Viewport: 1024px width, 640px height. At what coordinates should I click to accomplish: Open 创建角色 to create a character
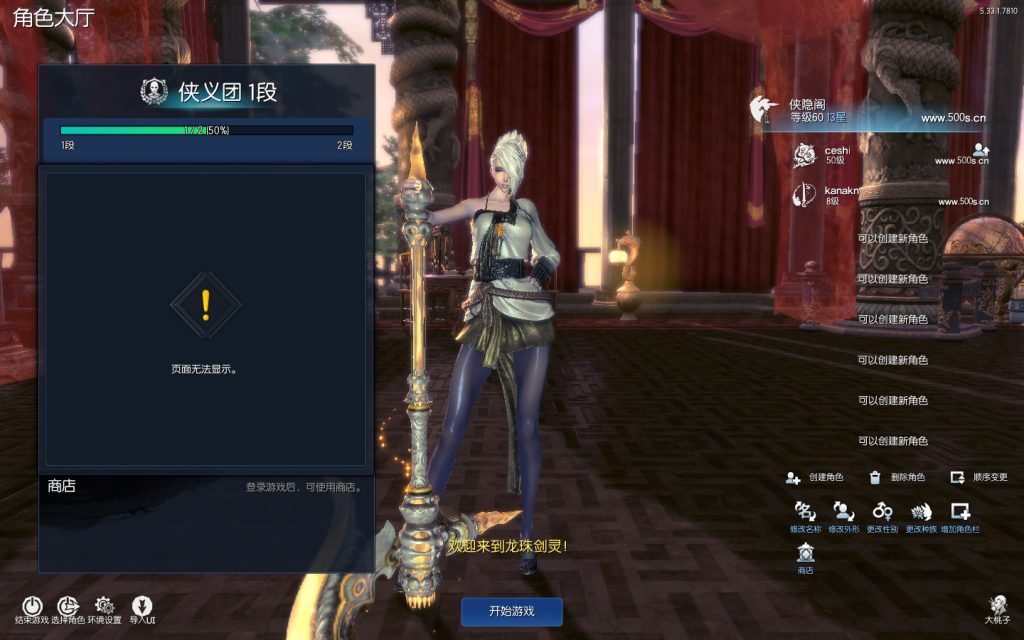click(x=815, y=478)
